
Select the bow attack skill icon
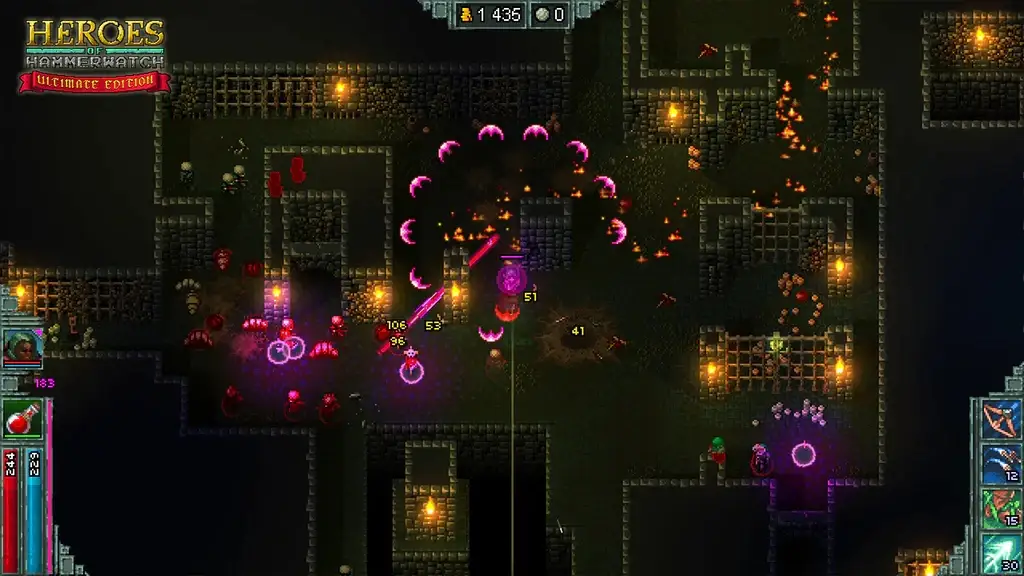999,418
